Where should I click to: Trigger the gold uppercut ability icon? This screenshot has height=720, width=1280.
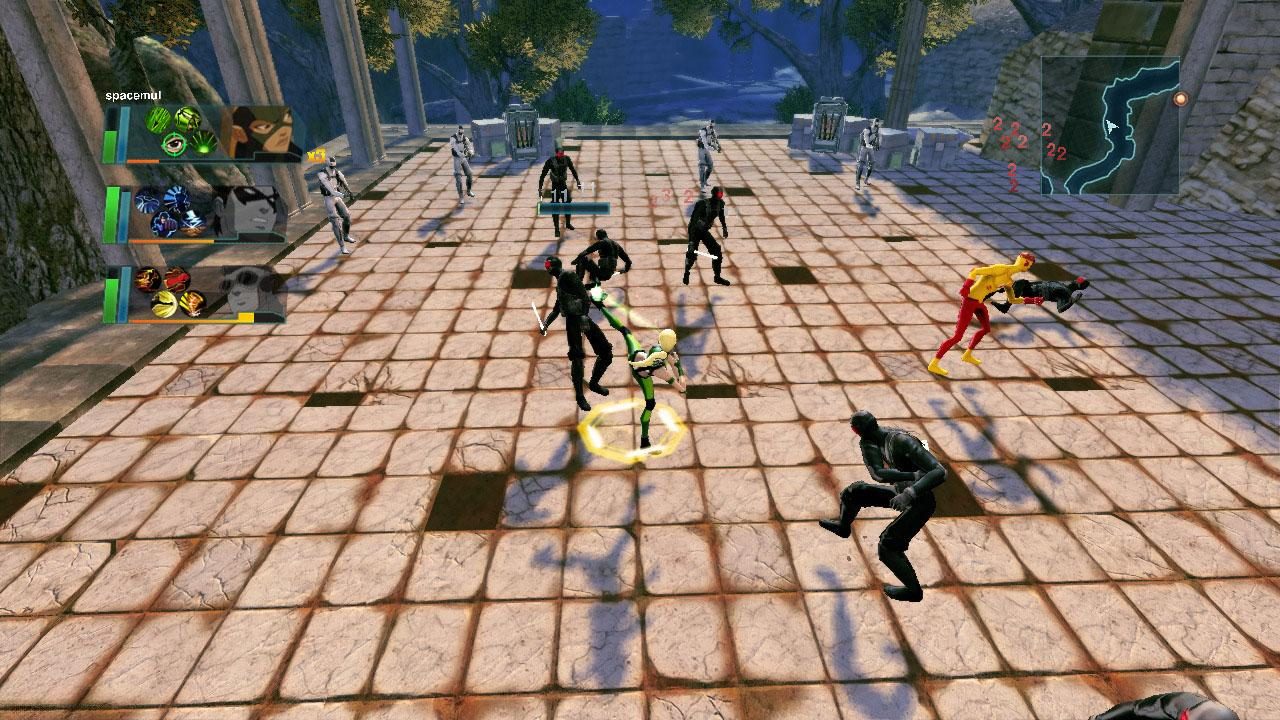point(192,304)
